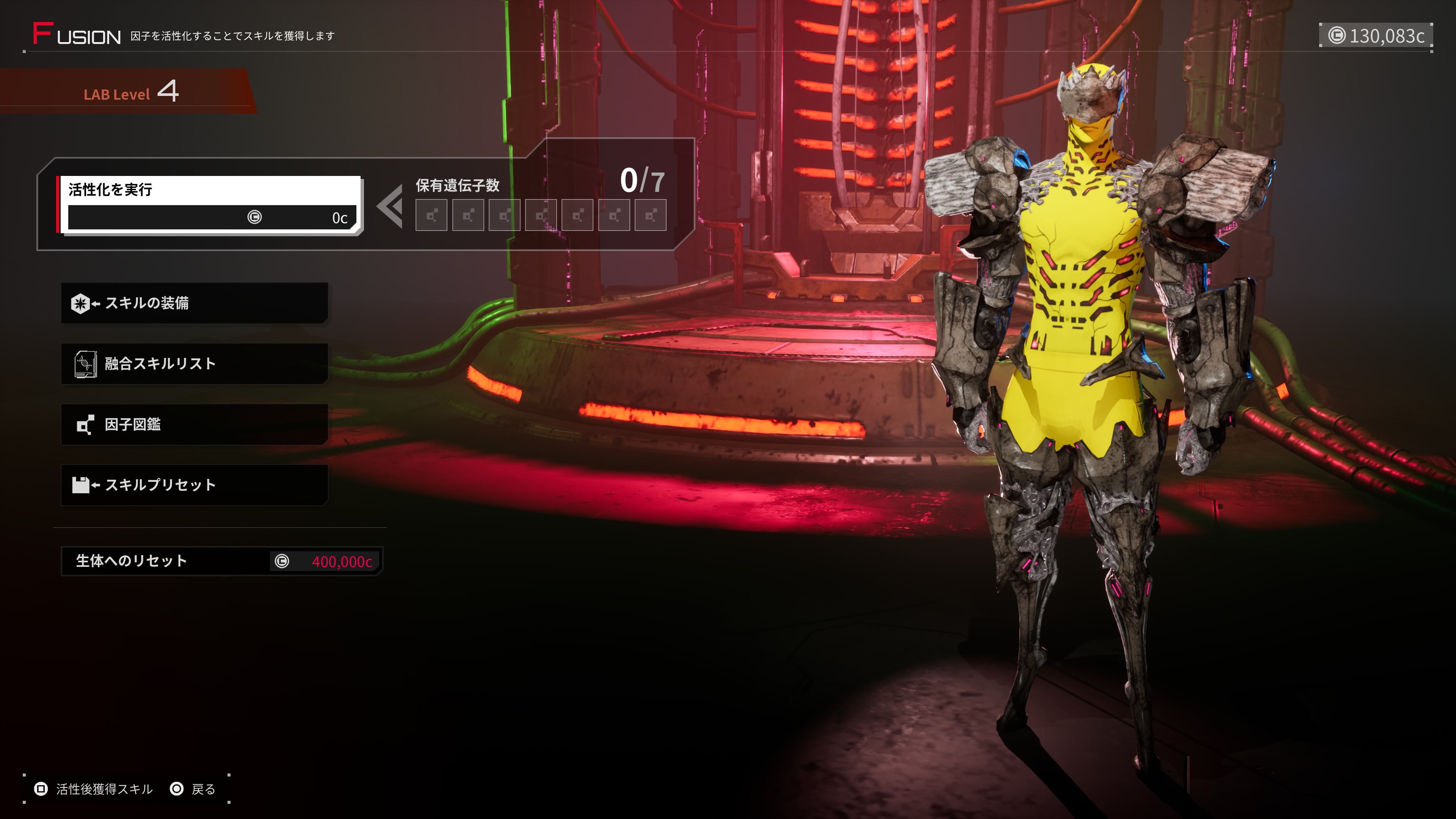Open スキルプリセット skill presets
1456x819 pixels.
[x=195, y=485]
